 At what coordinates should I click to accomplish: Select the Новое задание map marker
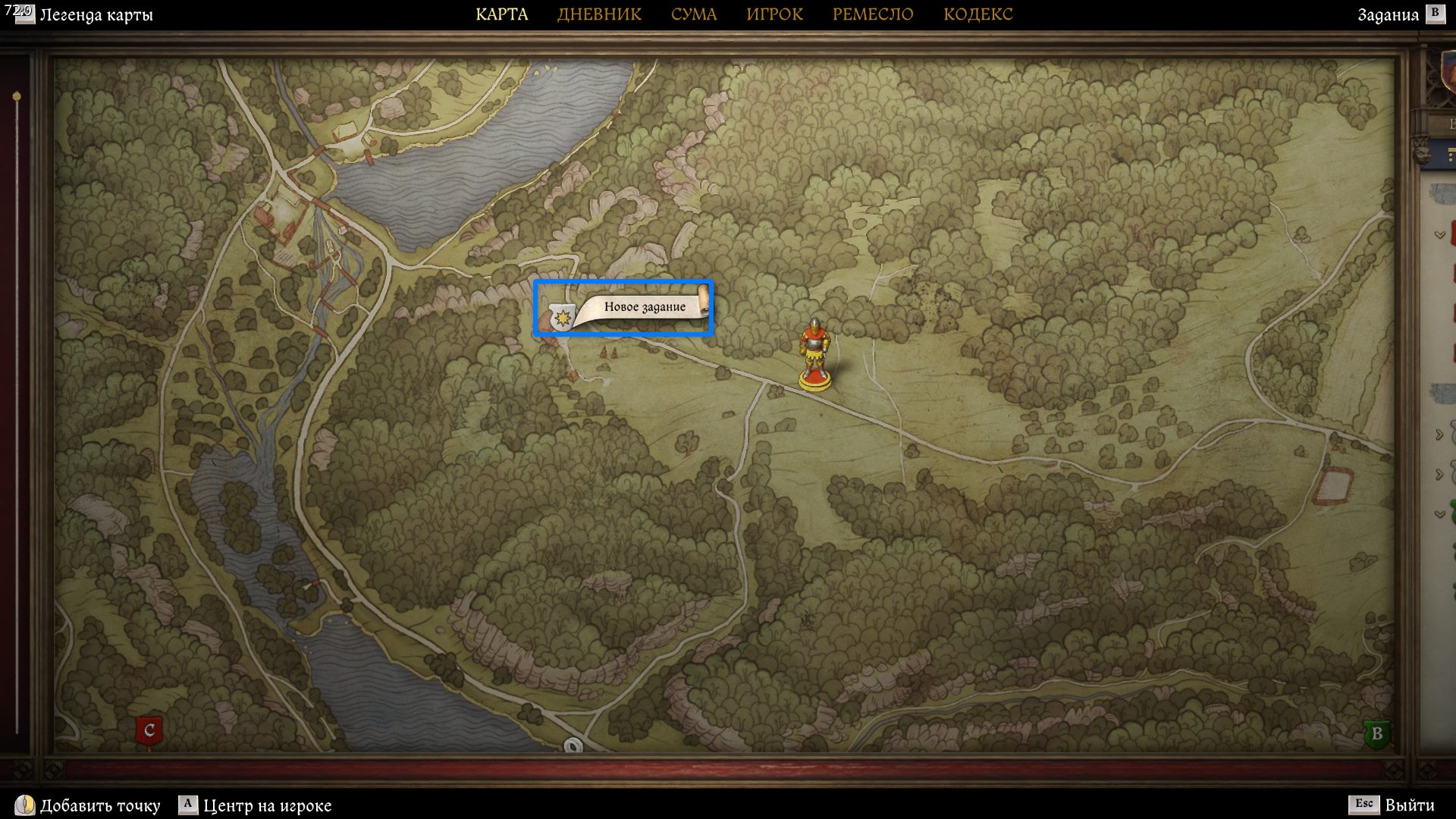click(x=623, y=309)
